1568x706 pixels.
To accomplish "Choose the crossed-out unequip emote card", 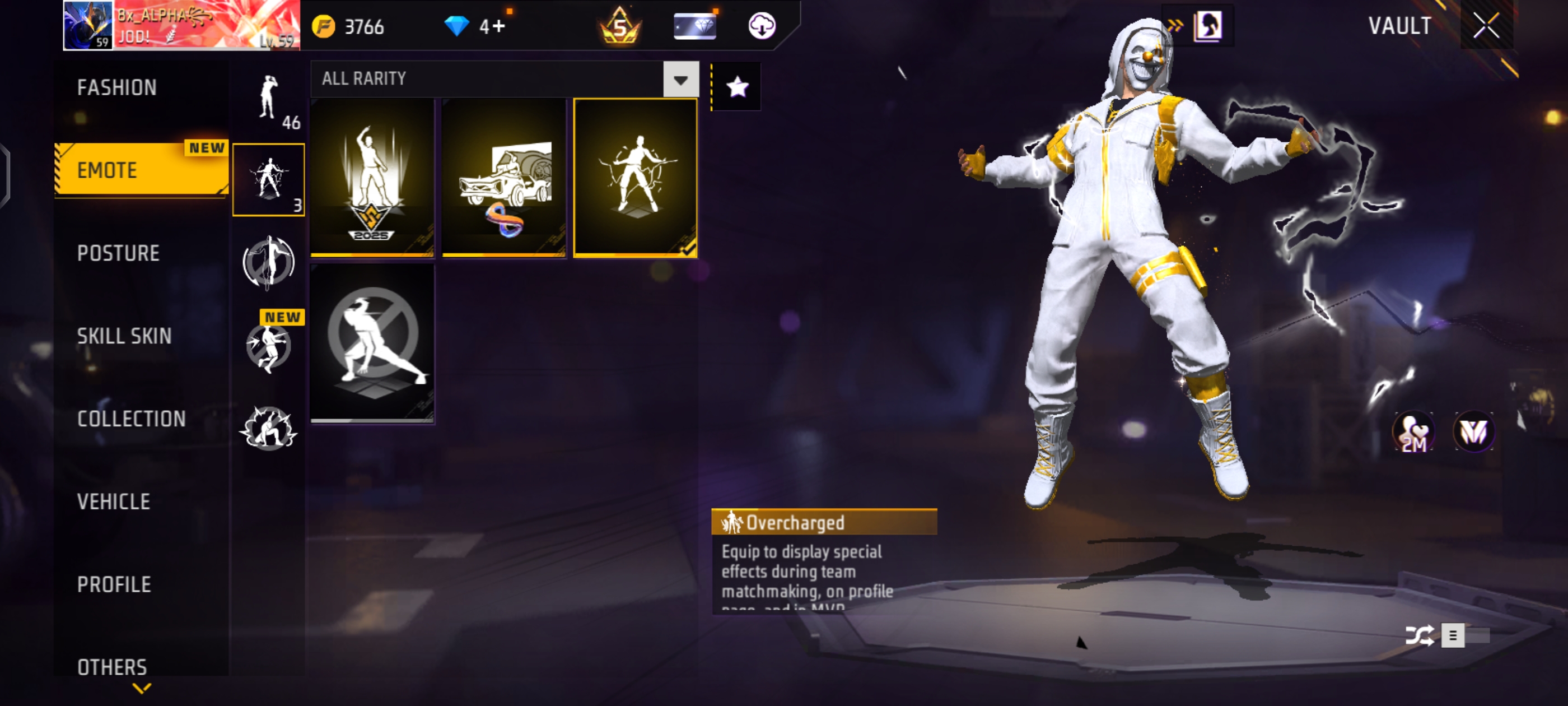I will point(372,343).
